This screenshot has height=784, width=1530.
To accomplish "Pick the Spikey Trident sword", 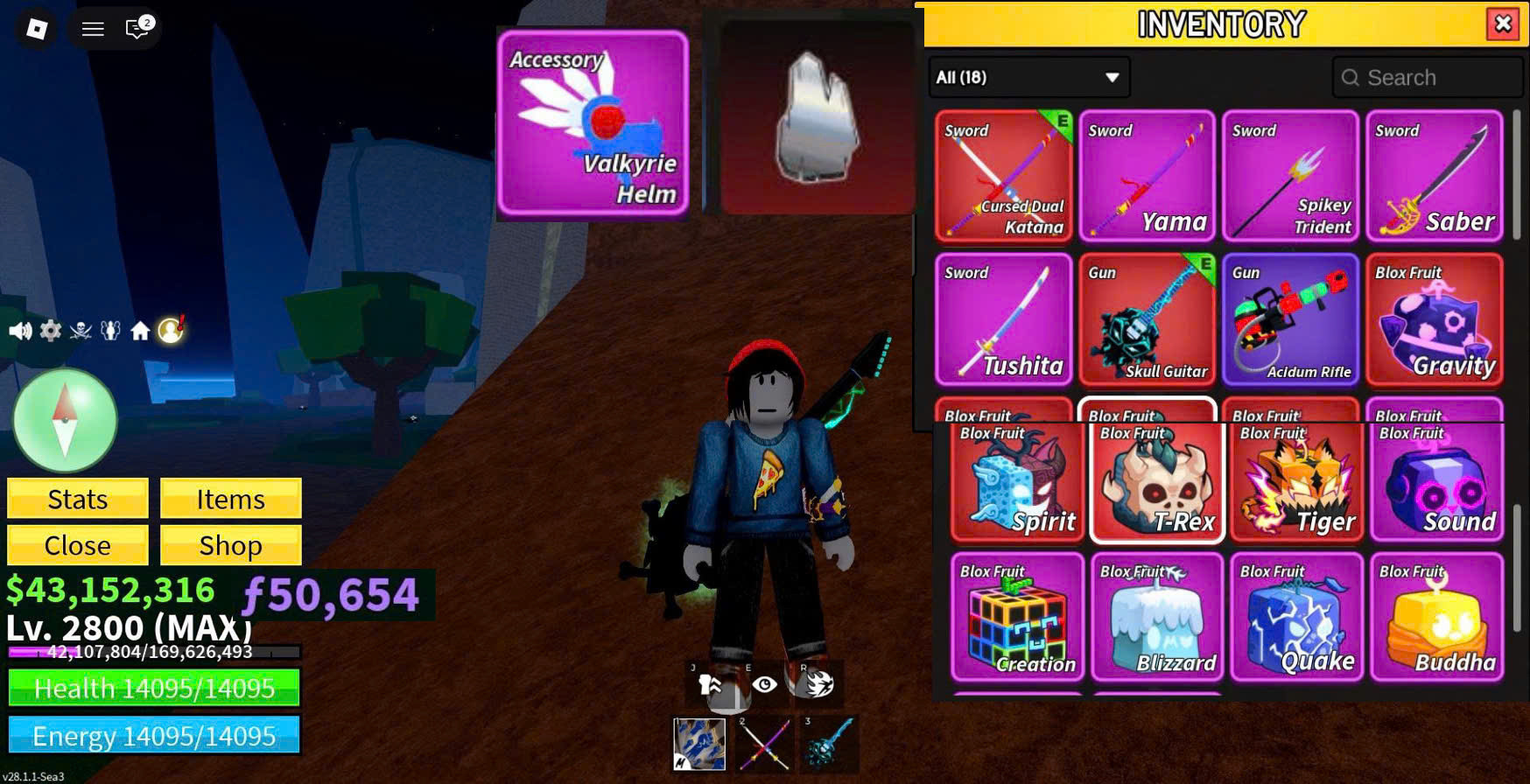I will coord(1290,176).
